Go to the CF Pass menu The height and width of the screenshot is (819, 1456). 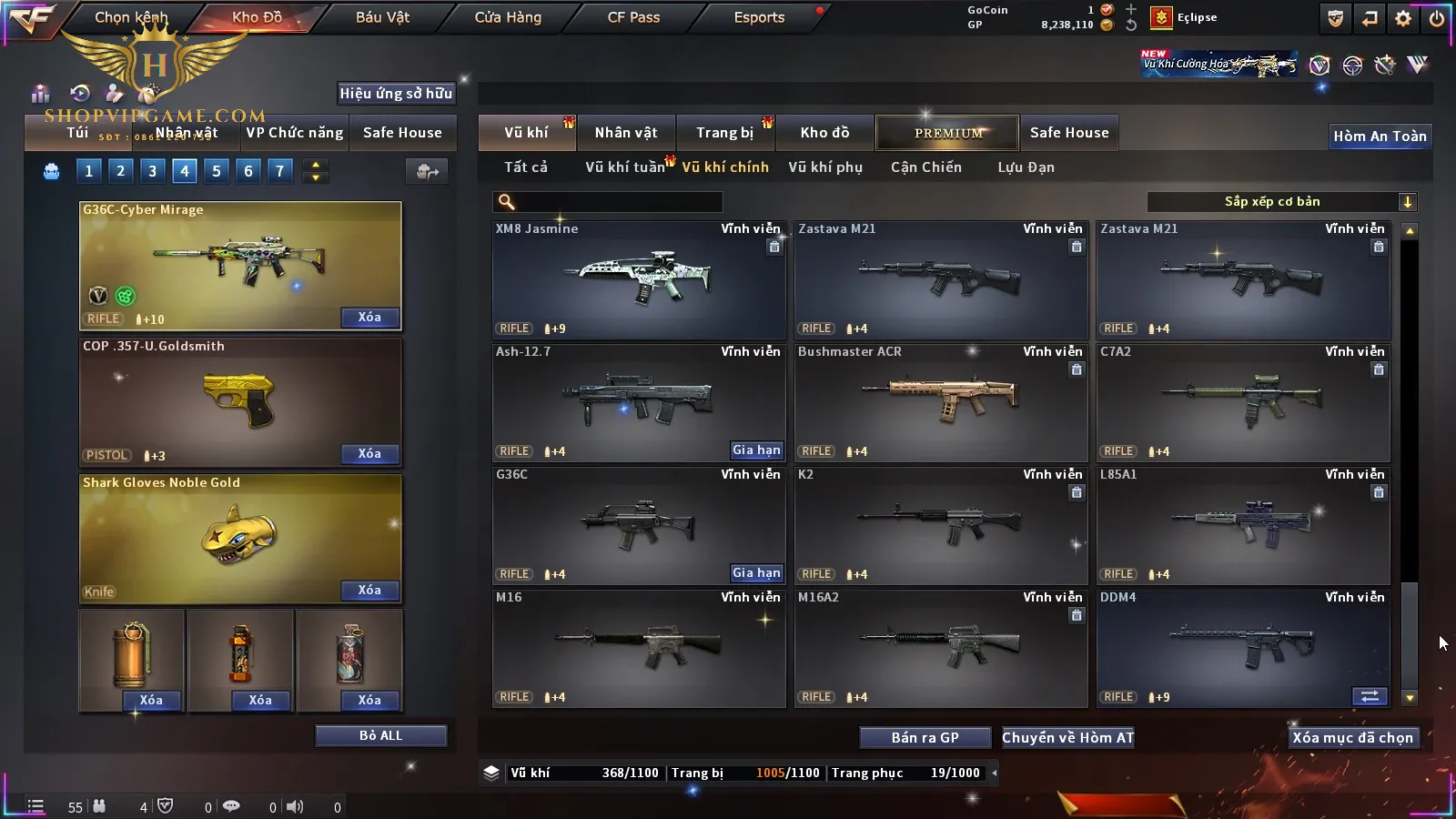coord(633,17)
